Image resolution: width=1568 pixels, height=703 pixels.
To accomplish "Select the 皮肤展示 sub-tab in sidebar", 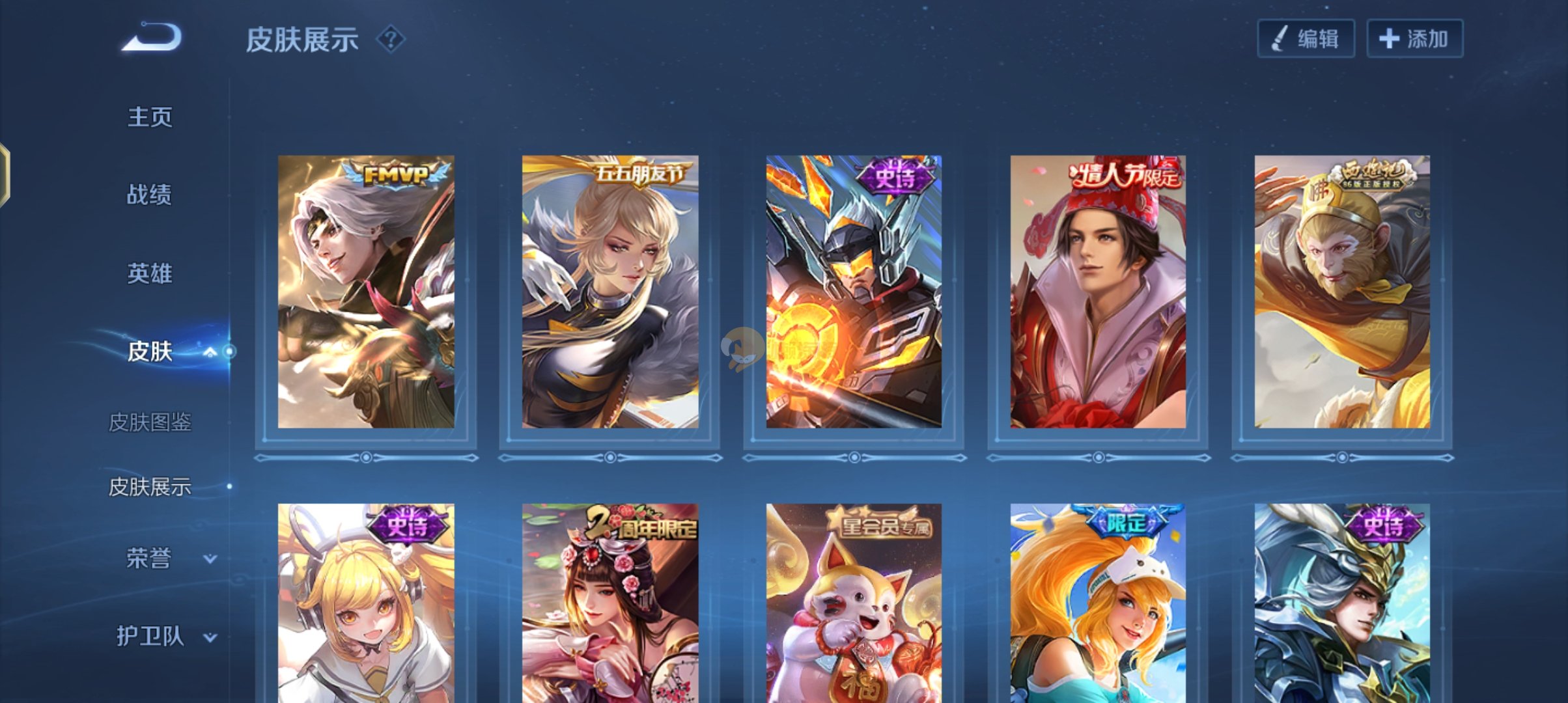I will tap(150, 487).
